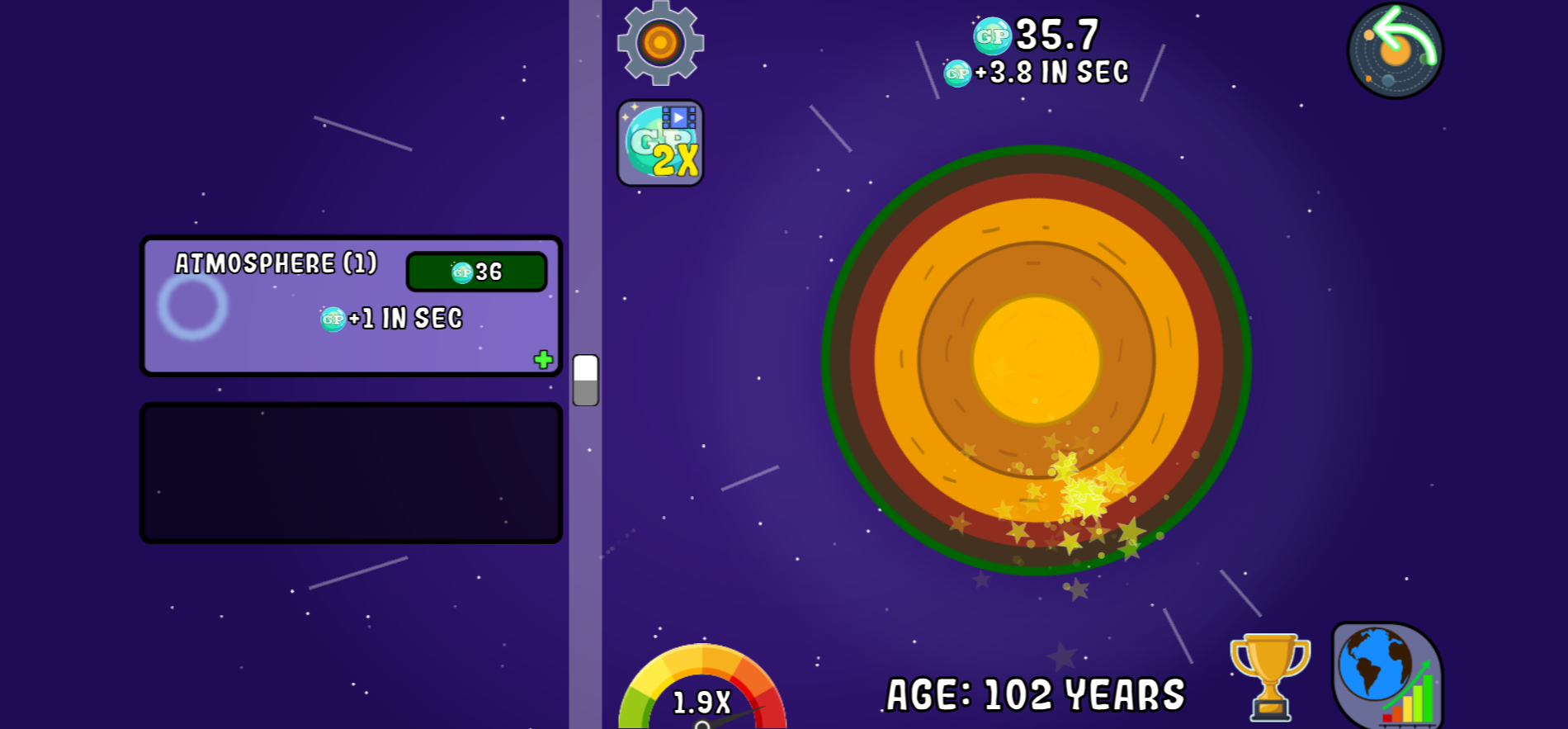Open the Earth statistics chart
Image resolution: width=1568 pixels, height=729 pixels.
(1386, 675)
